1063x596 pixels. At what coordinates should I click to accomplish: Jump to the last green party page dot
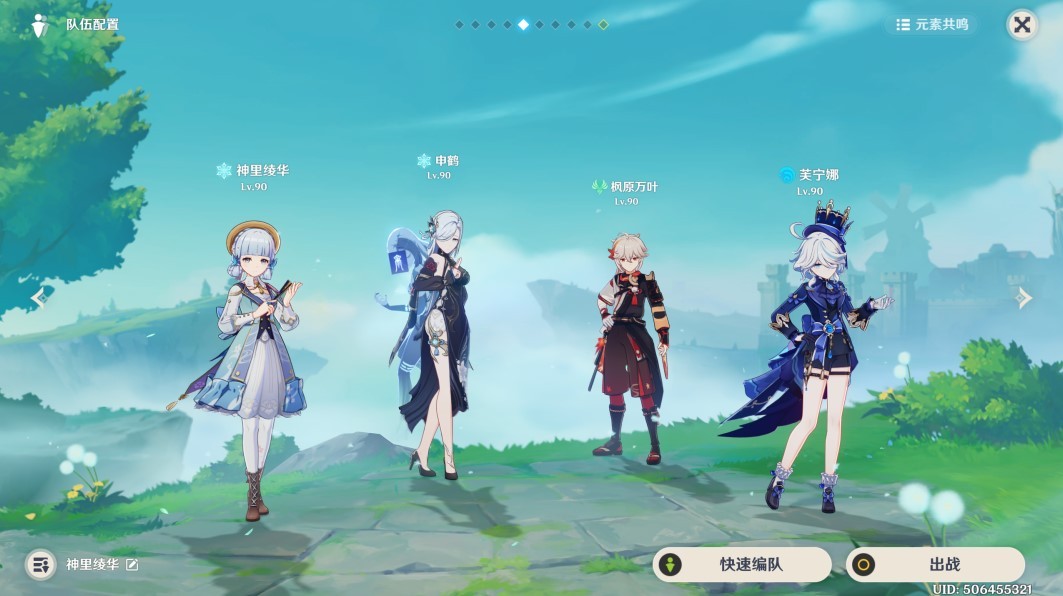[x=603, y=25]
